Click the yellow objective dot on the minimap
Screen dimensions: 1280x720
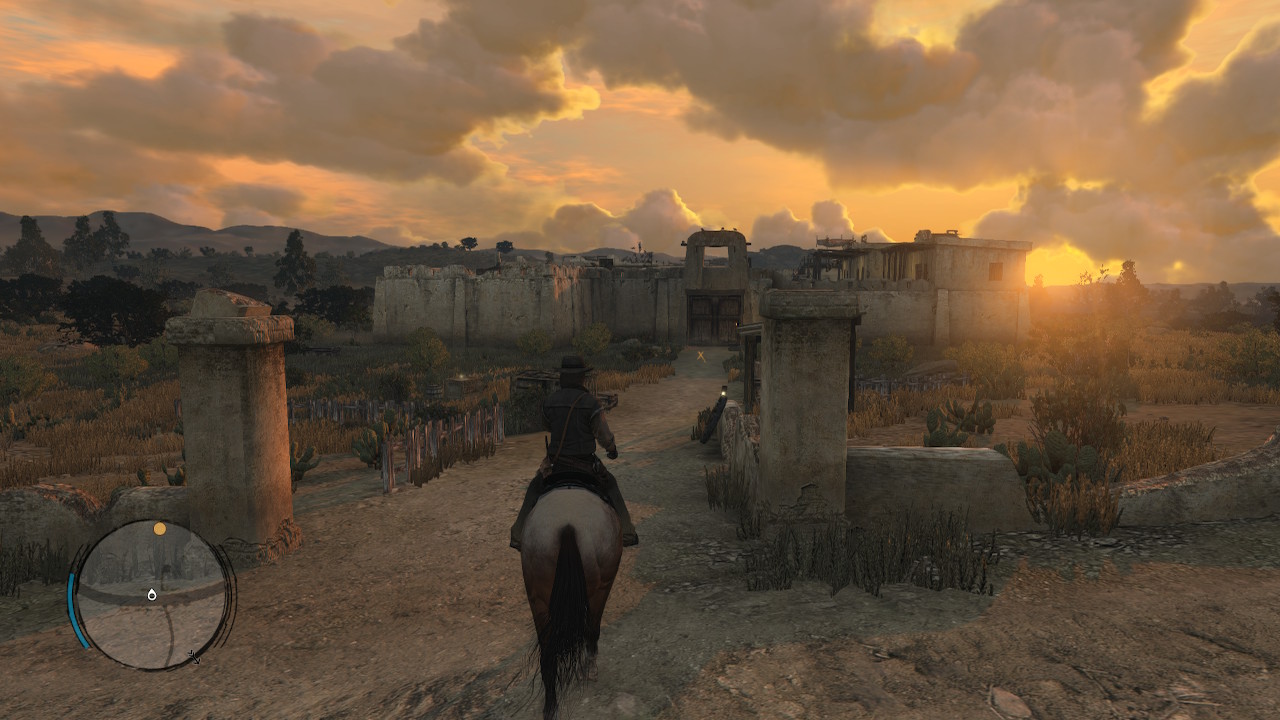pyautogui.click(x=159, y=528)
